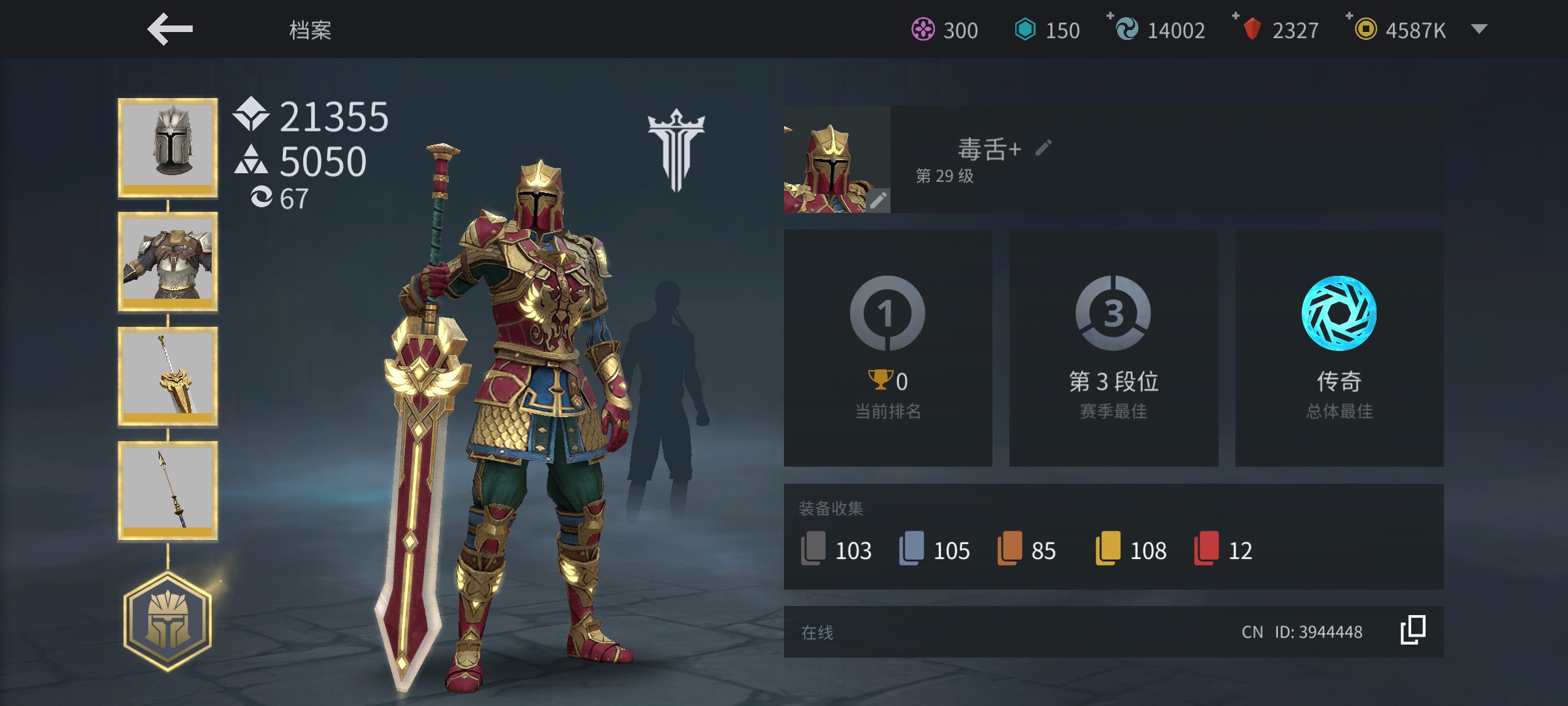Add more teal swirl currency
1568x706 pixels.
1111,16
